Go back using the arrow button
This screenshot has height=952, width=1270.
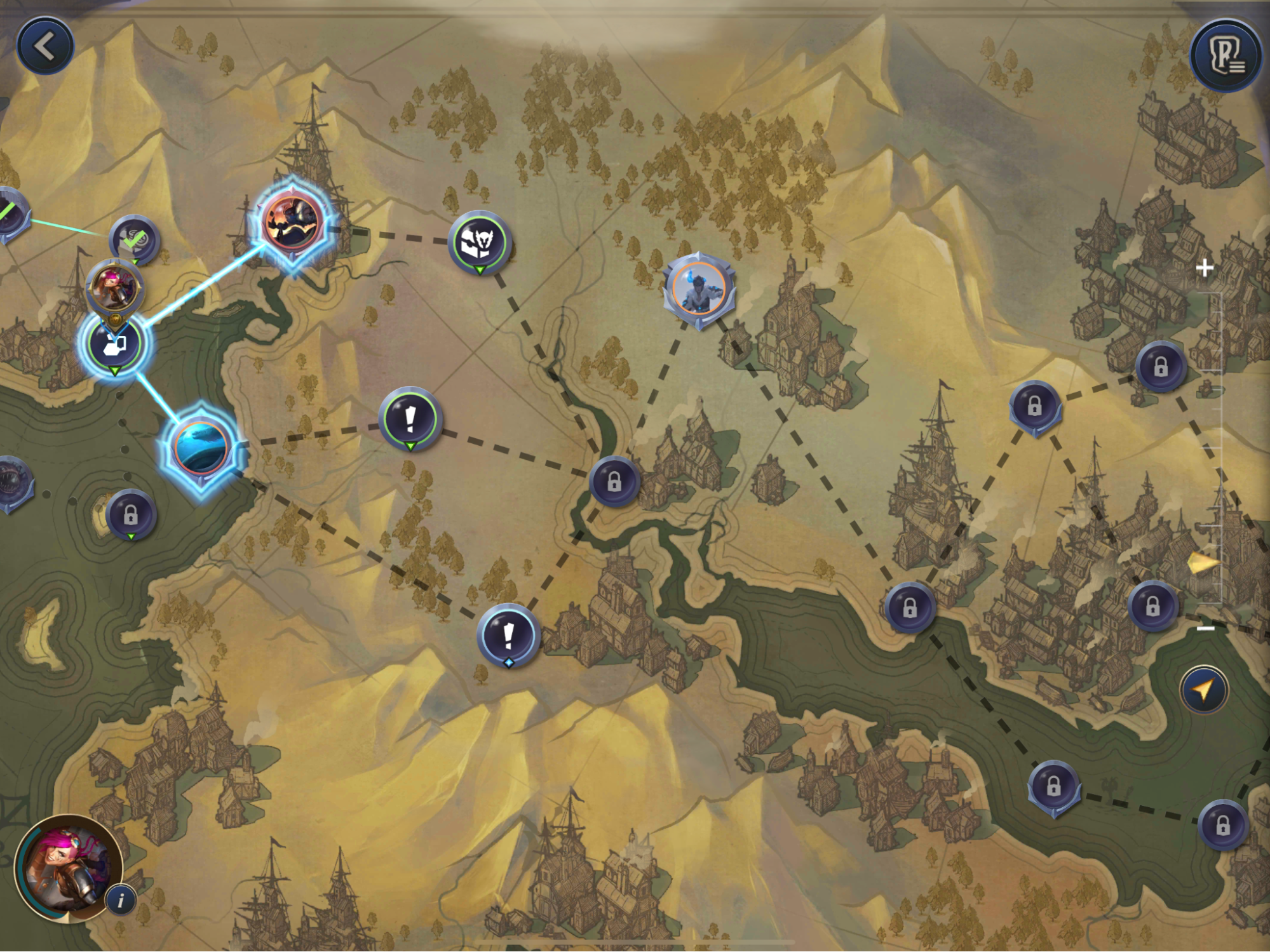click(x=44, y=46)
